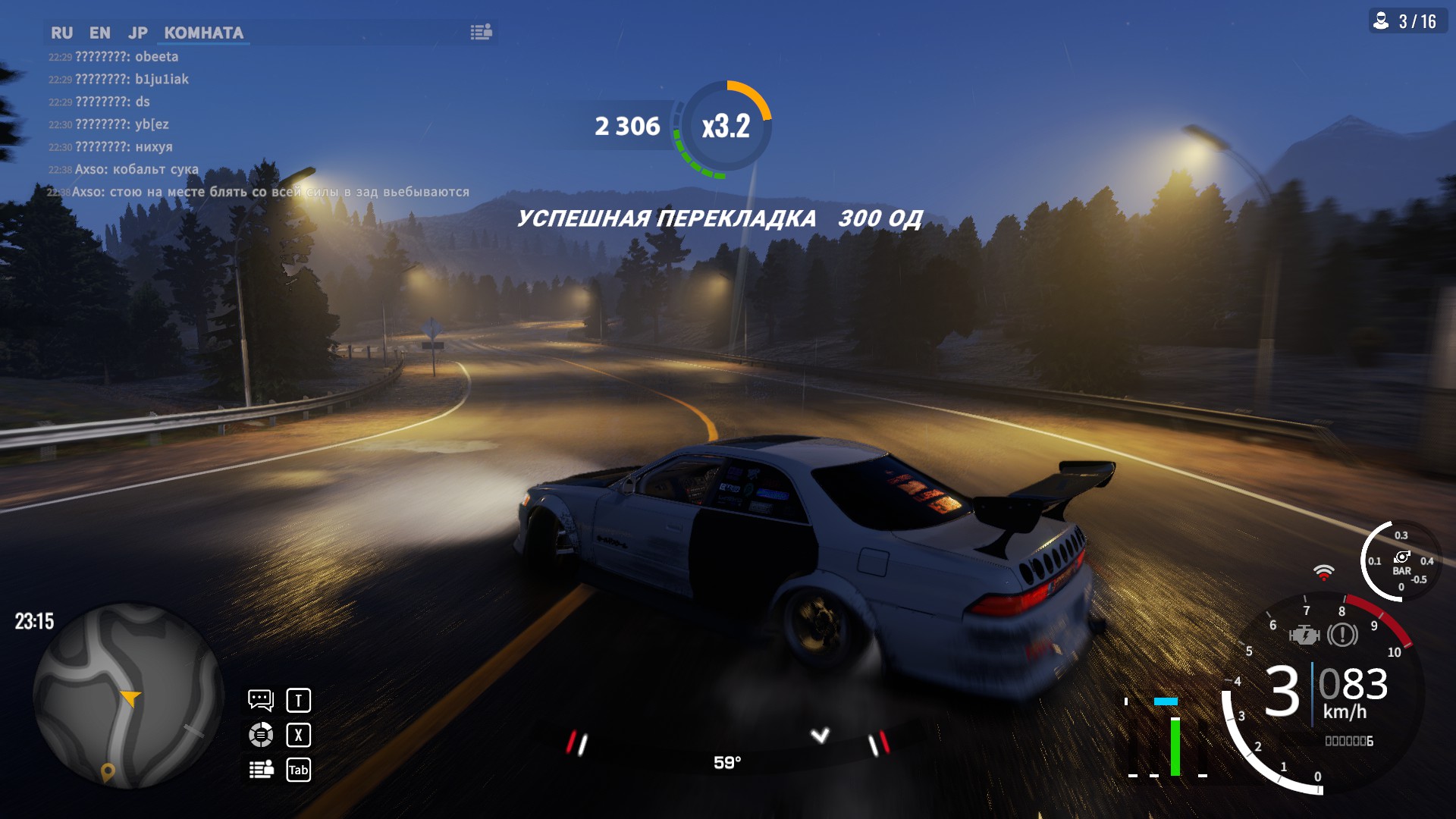Image resolution: width=1456 pixels, height=819 pixels.
Task: Switch to the RU chat tab
Action: point(61,33)
